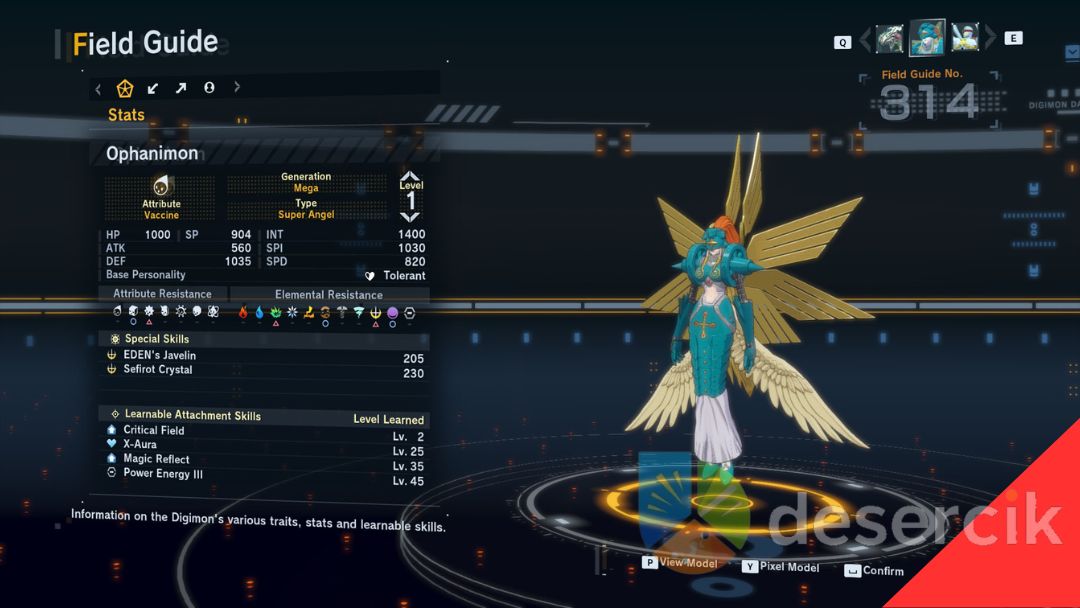Increase the level with the up arrow
Viewport: 1080px width, 608px height.
(410, 176)
